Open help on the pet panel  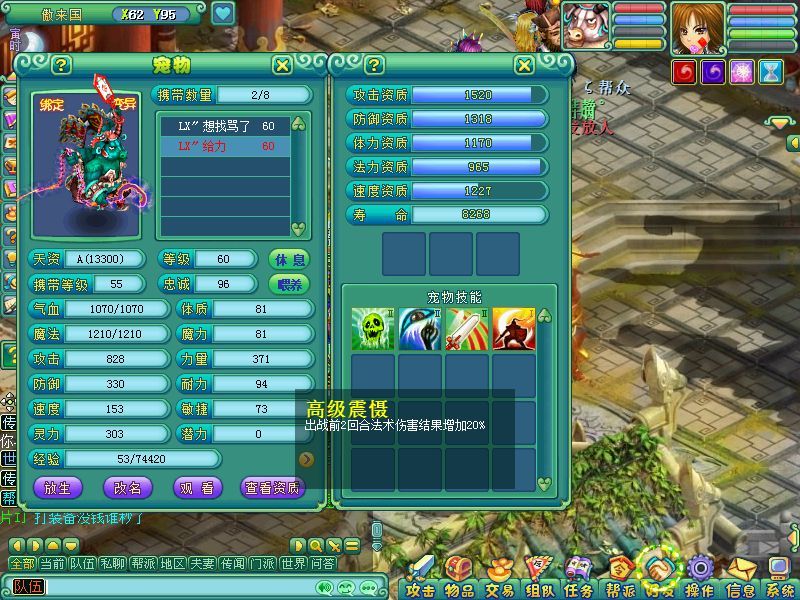[61, 65]
